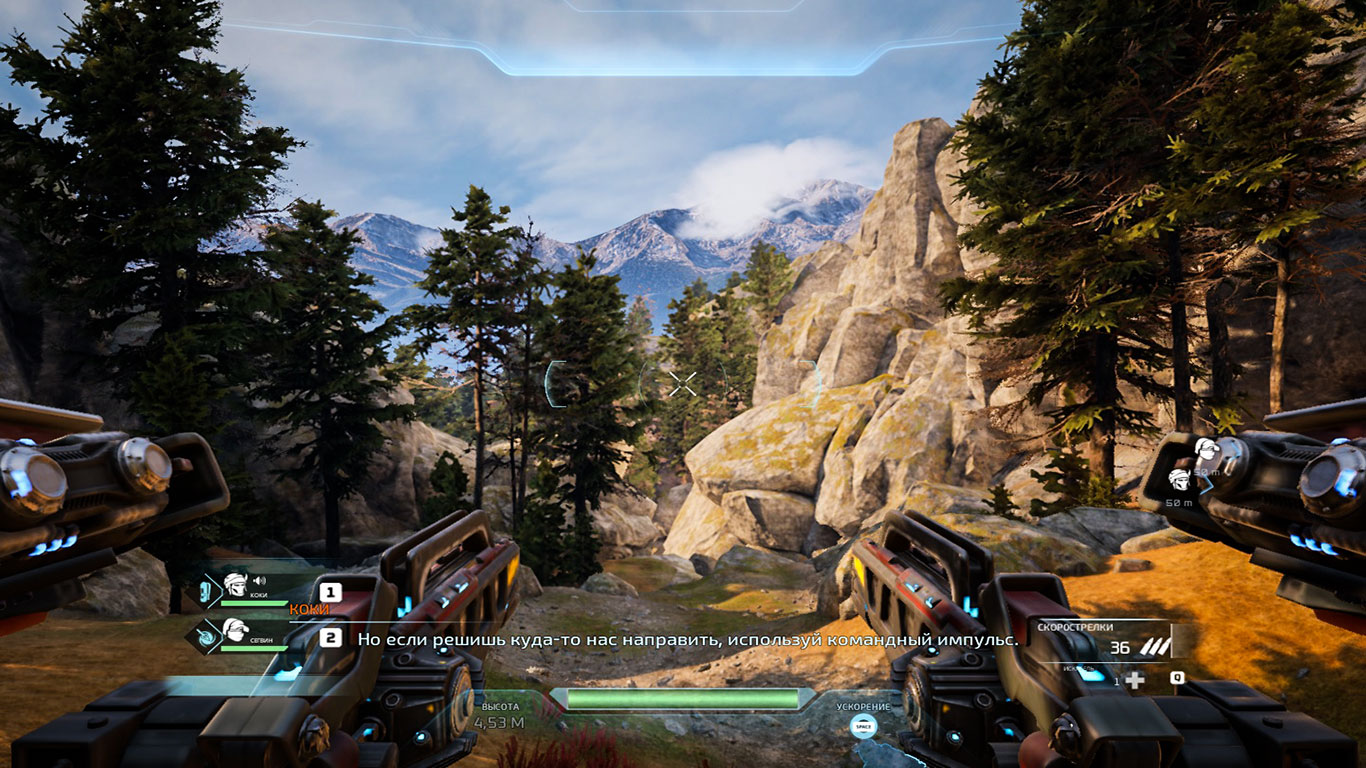1366x768 pixels.
Task: Click the speaker icon beside Коки
Action: [x=260, y=580]
